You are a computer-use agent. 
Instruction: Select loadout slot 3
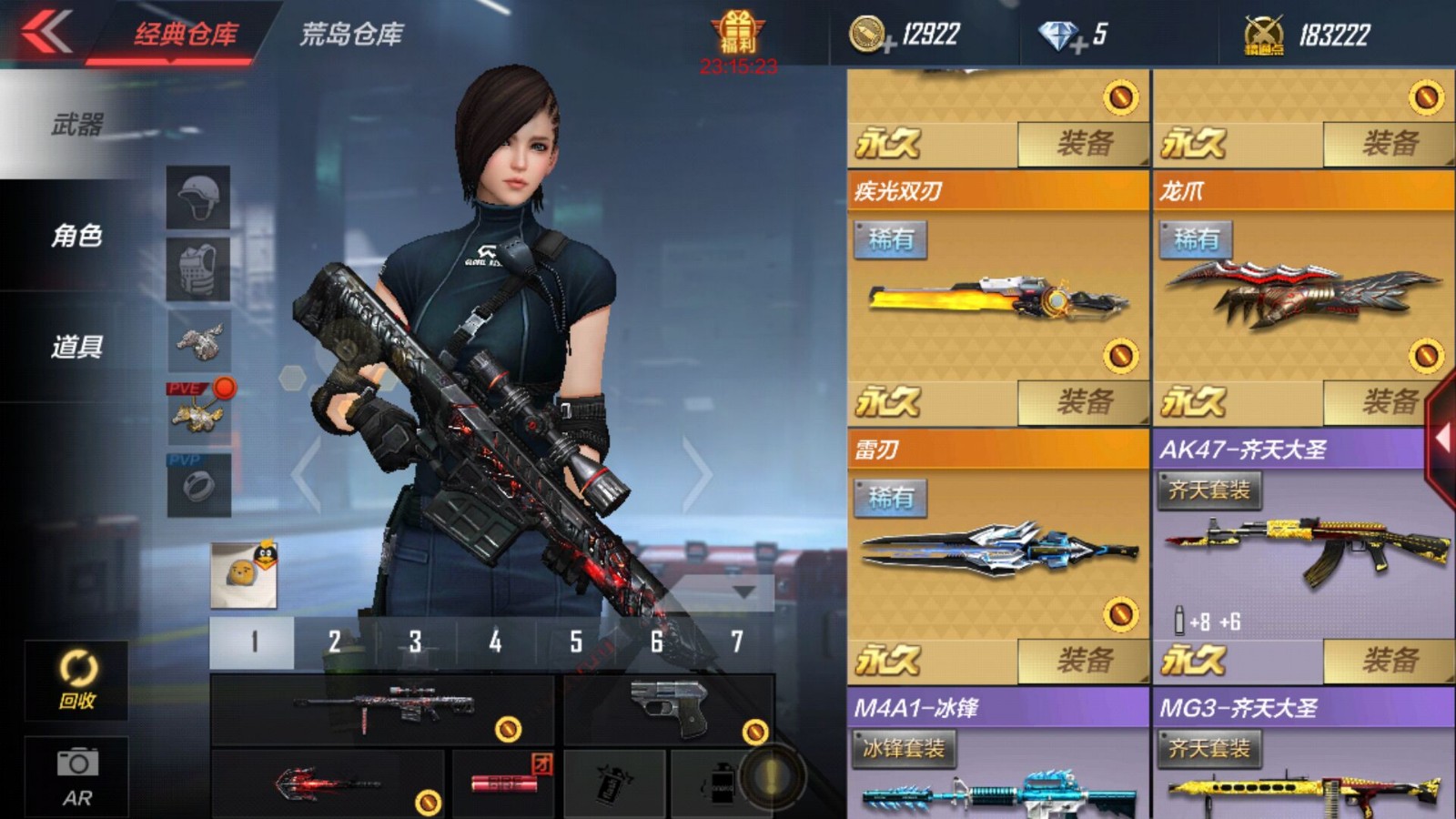pos(416,641)
